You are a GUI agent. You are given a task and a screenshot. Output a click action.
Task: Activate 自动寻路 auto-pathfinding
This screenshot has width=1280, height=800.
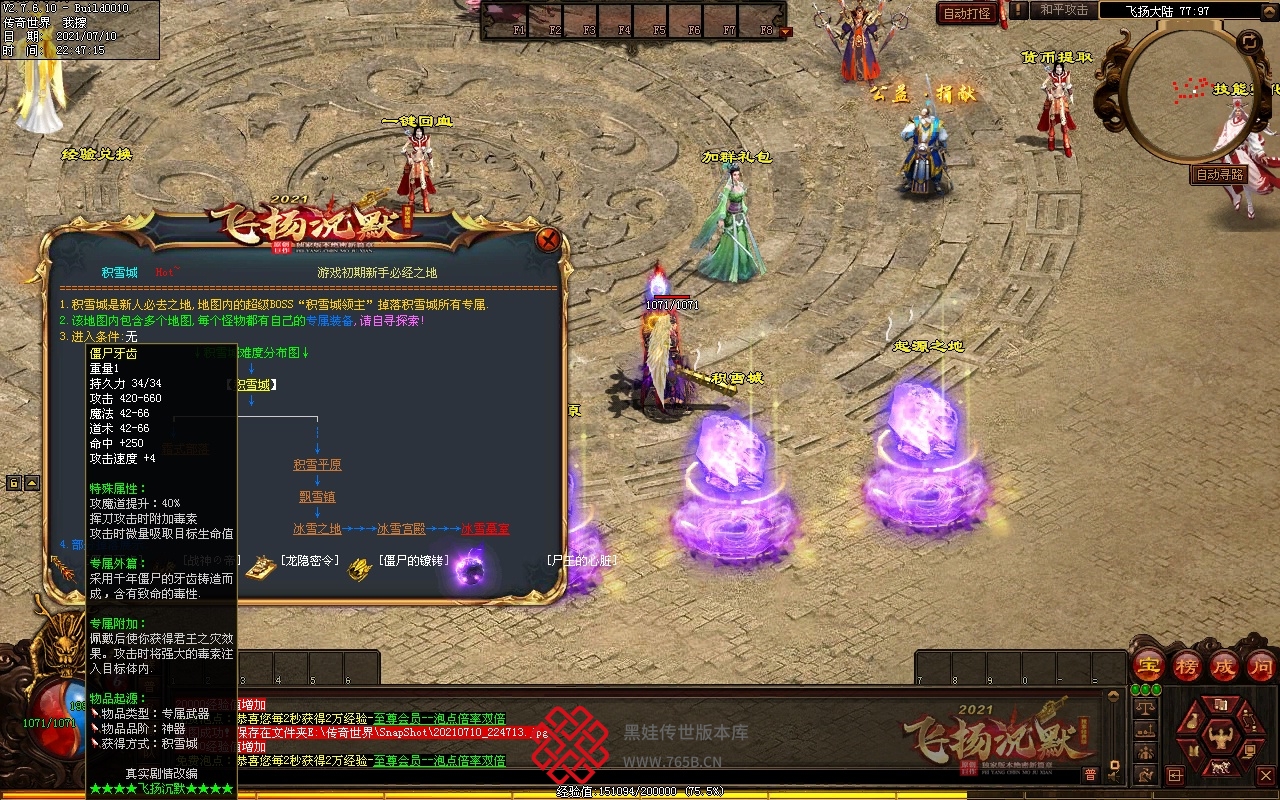(1220, 174)
